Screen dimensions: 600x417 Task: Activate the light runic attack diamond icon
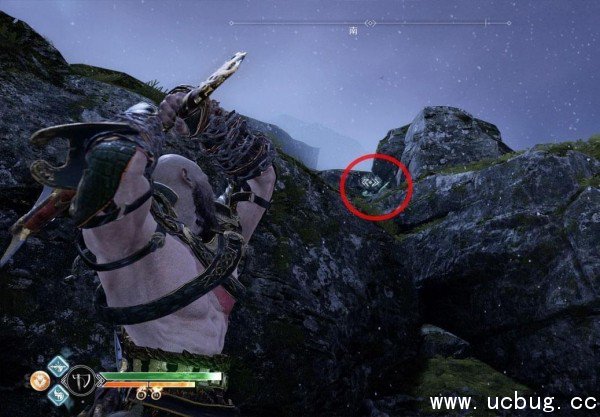click(56, 365)
